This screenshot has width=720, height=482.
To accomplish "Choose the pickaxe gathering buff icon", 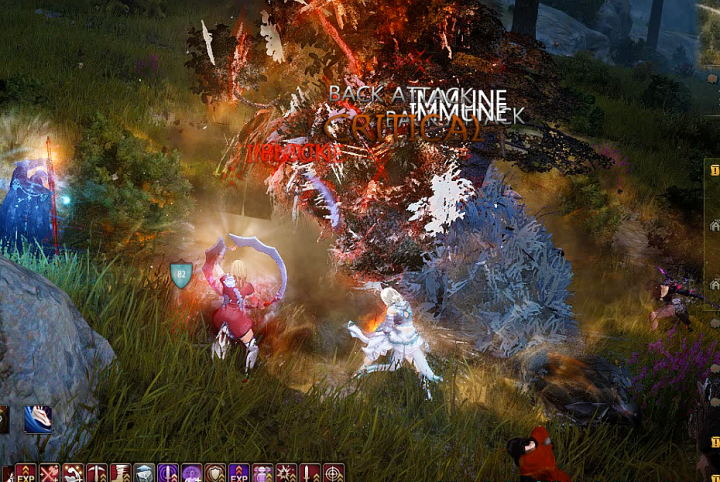I will (x=97, y=473).
